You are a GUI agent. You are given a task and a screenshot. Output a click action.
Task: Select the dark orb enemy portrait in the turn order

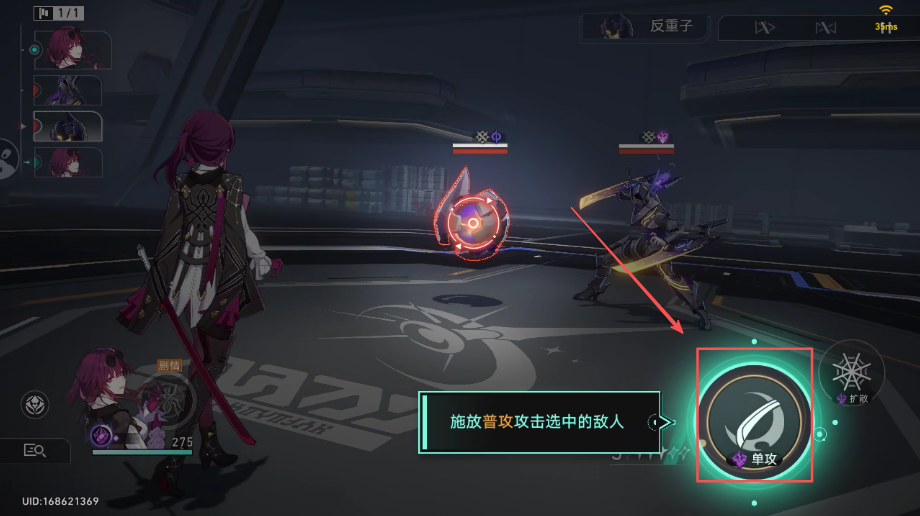click(68, 127)
